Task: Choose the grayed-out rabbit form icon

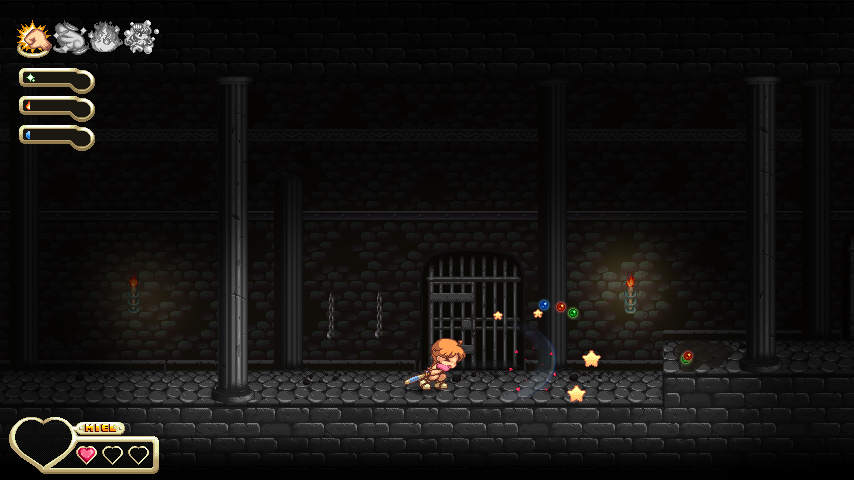Action: [x=70, y=38]
